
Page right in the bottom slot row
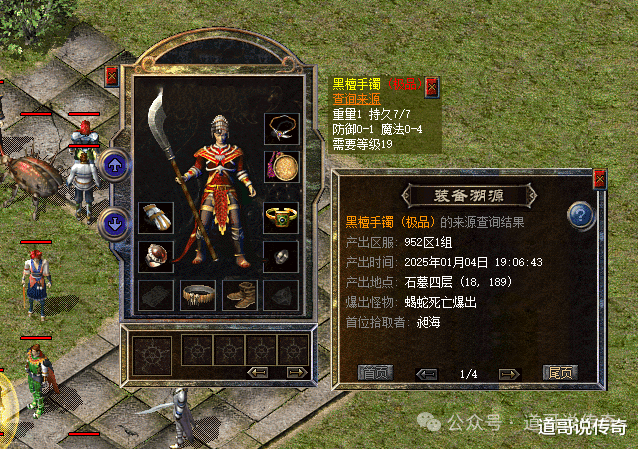[295, 372]
